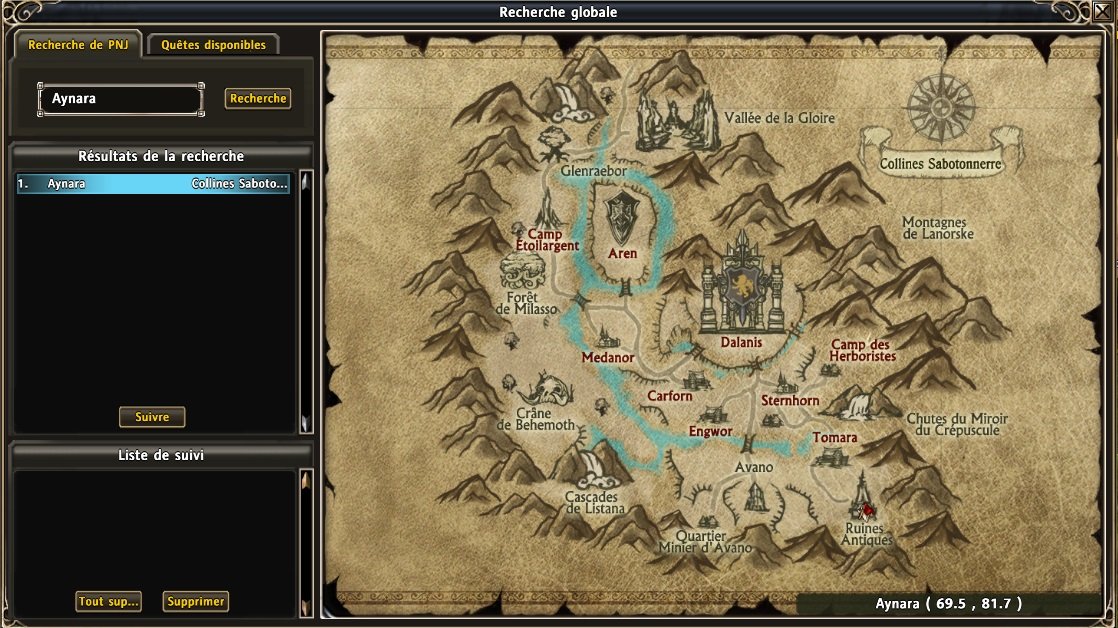Track the NPC with the Suivre button
This screenshot has height=628, width=1118.
coord(152,417)
